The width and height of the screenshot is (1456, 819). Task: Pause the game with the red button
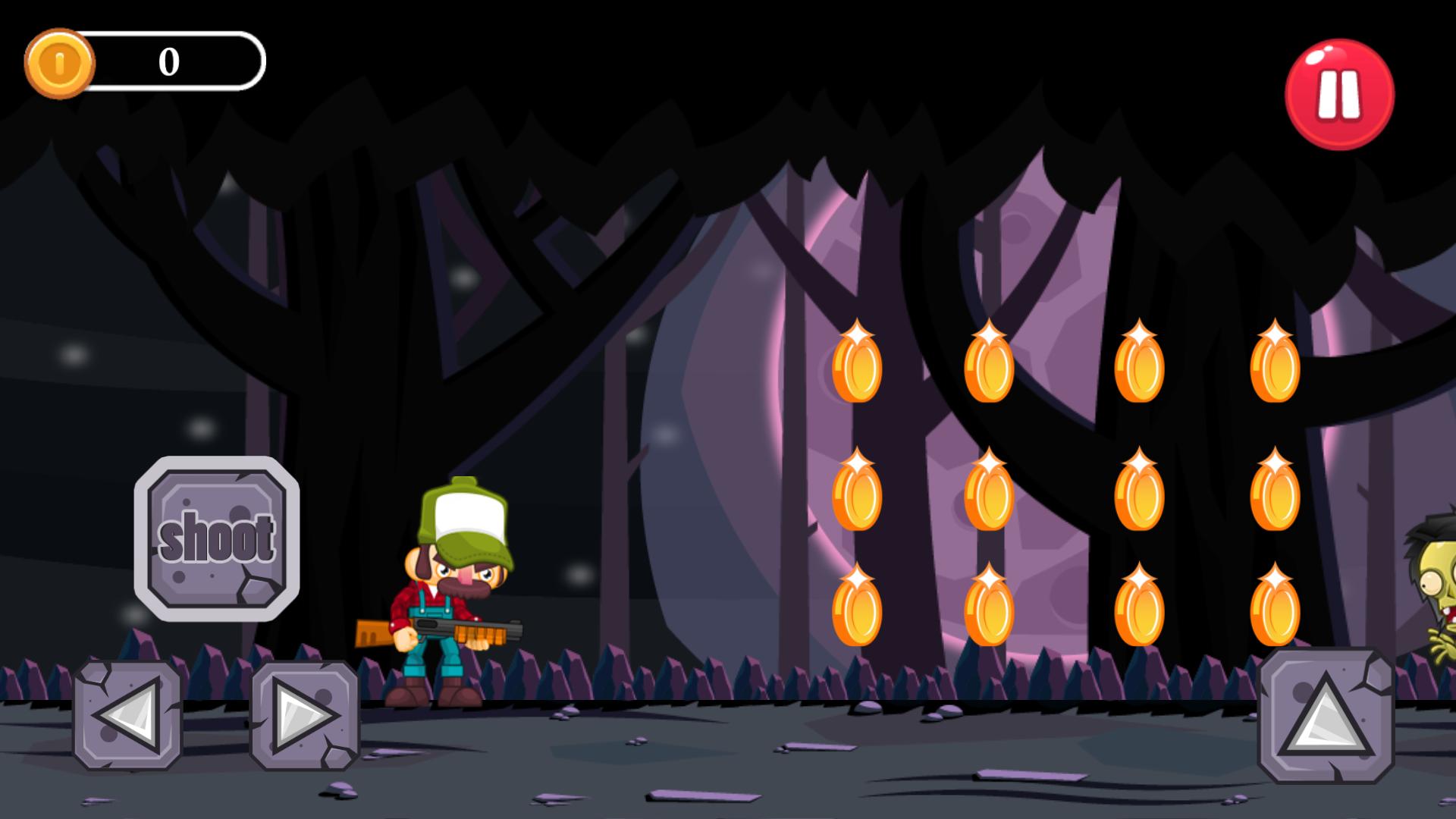coord(1339,95)
